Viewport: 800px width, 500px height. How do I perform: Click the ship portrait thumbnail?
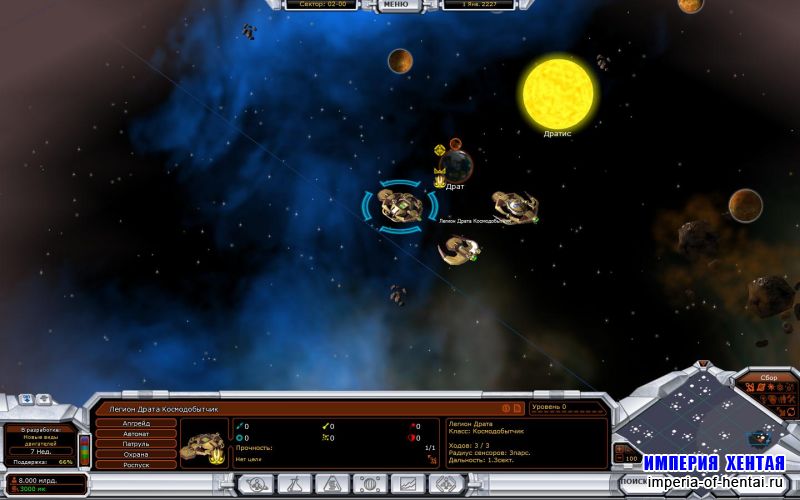205,443
